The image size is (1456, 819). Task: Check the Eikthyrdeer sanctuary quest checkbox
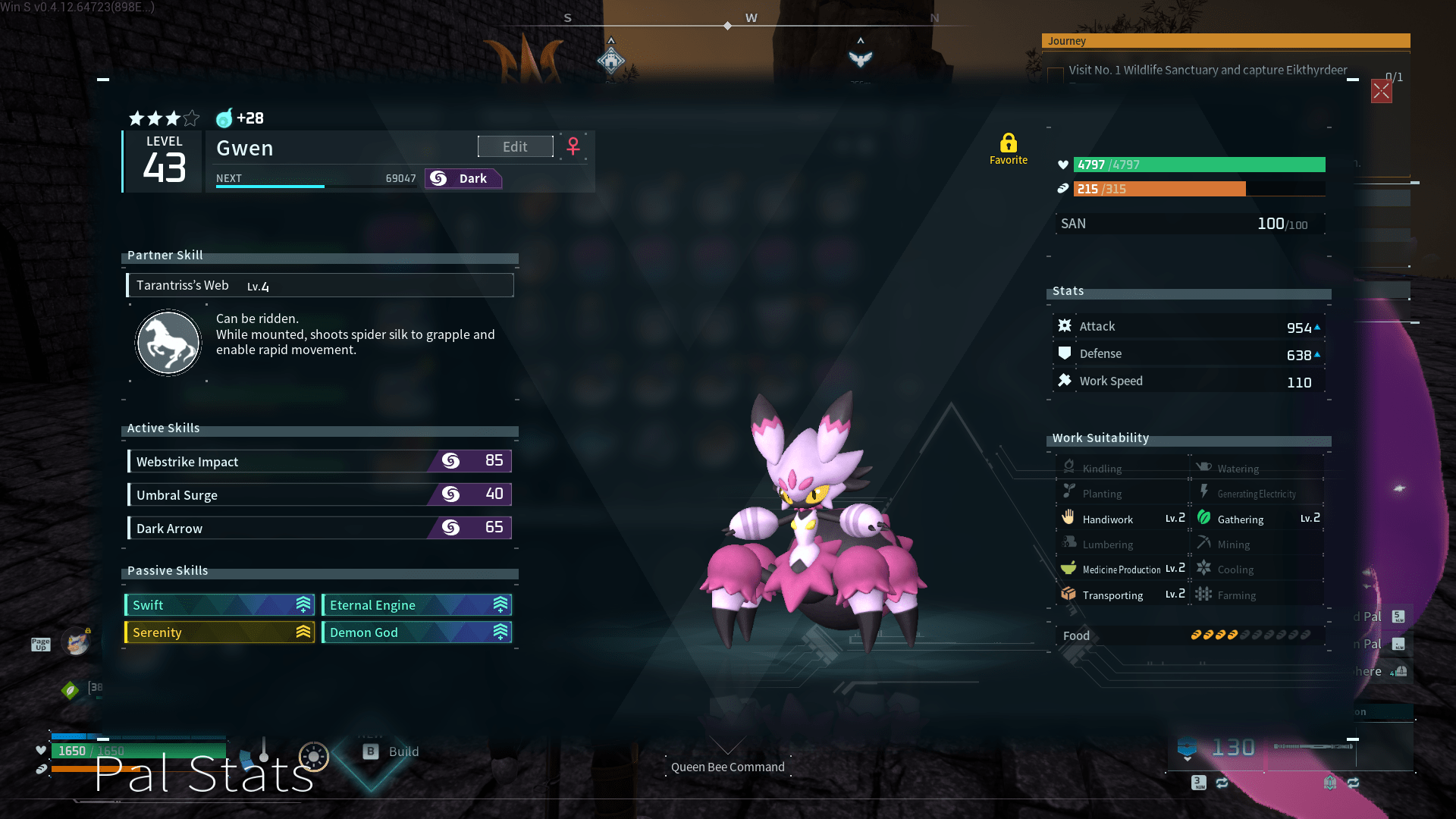coord(1056,73)
